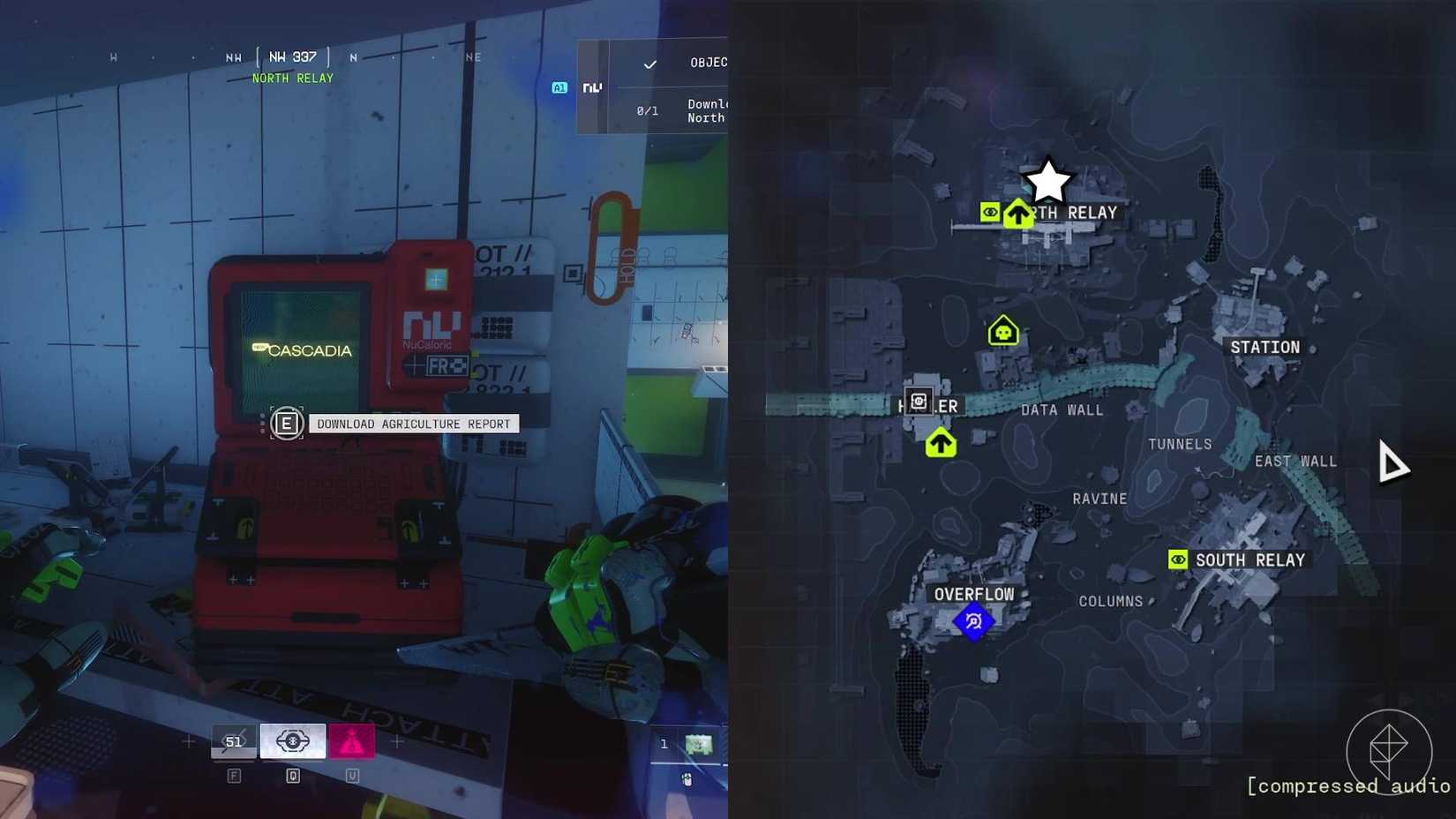
Task: Click the skull hideout icon on the map
Action: 1002,330
